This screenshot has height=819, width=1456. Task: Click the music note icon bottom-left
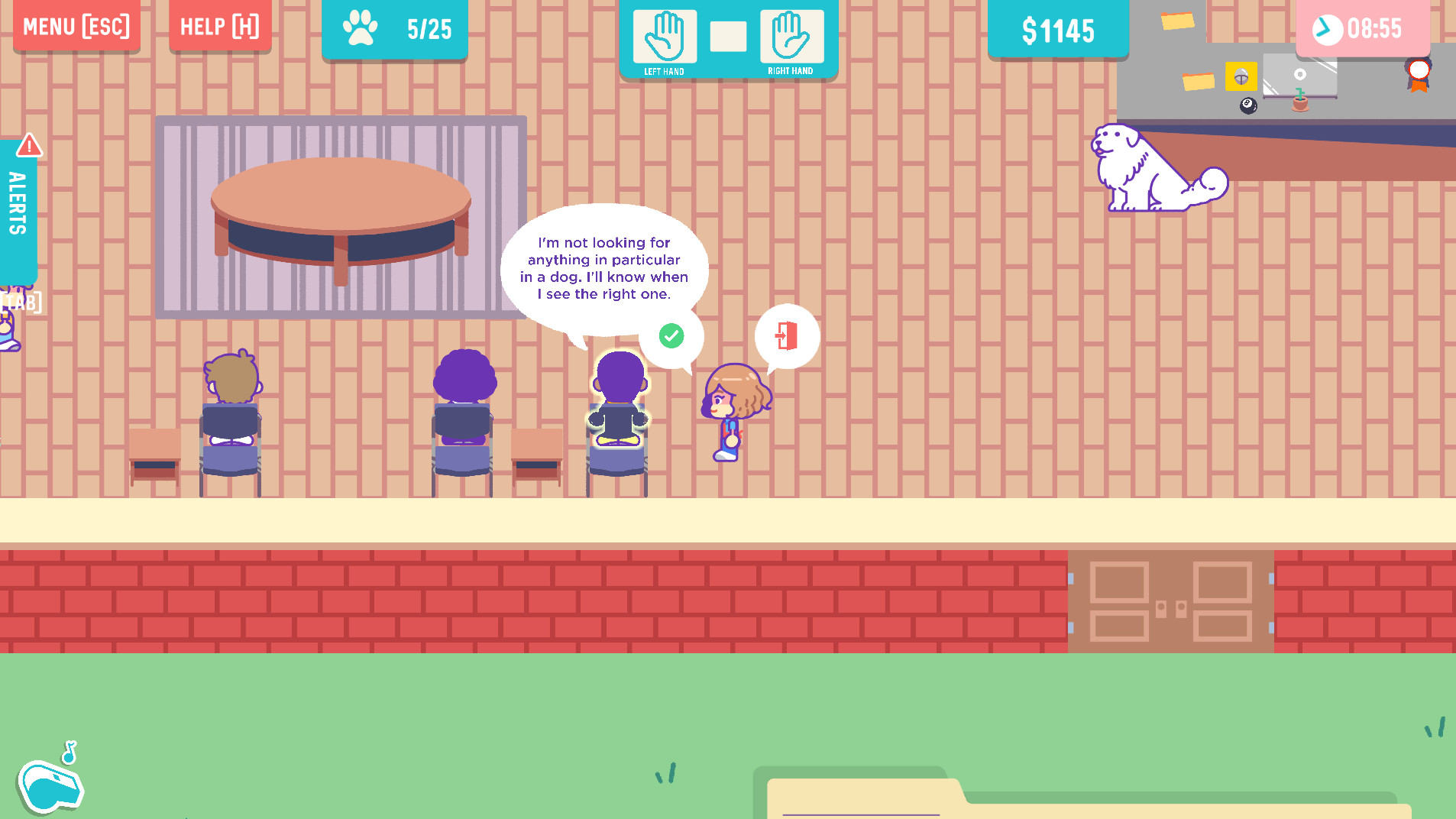click(x=69, y=749)
